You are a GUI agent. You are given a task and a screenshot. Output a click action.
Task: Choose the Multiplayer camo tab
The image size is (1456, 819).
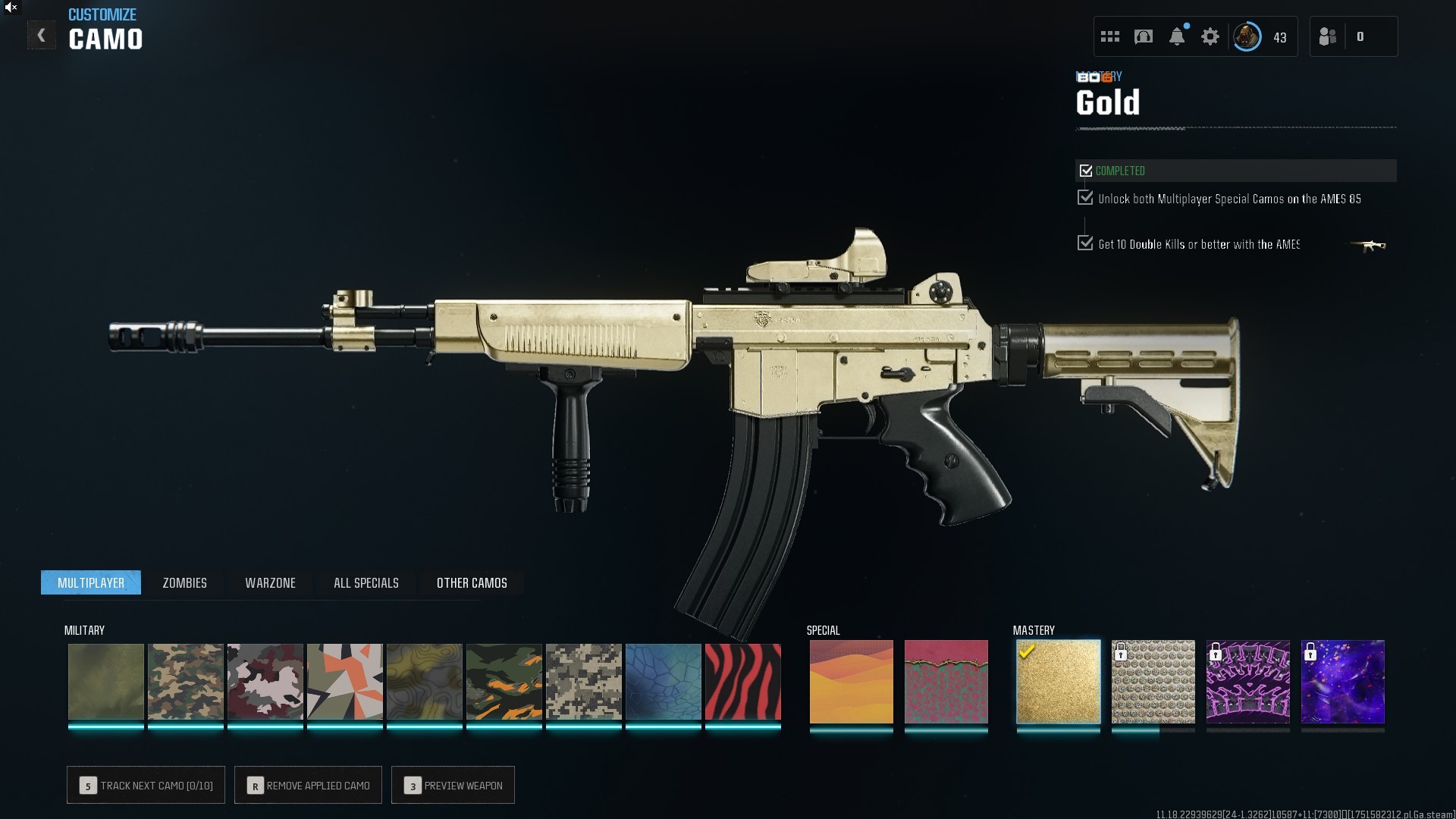91,582
